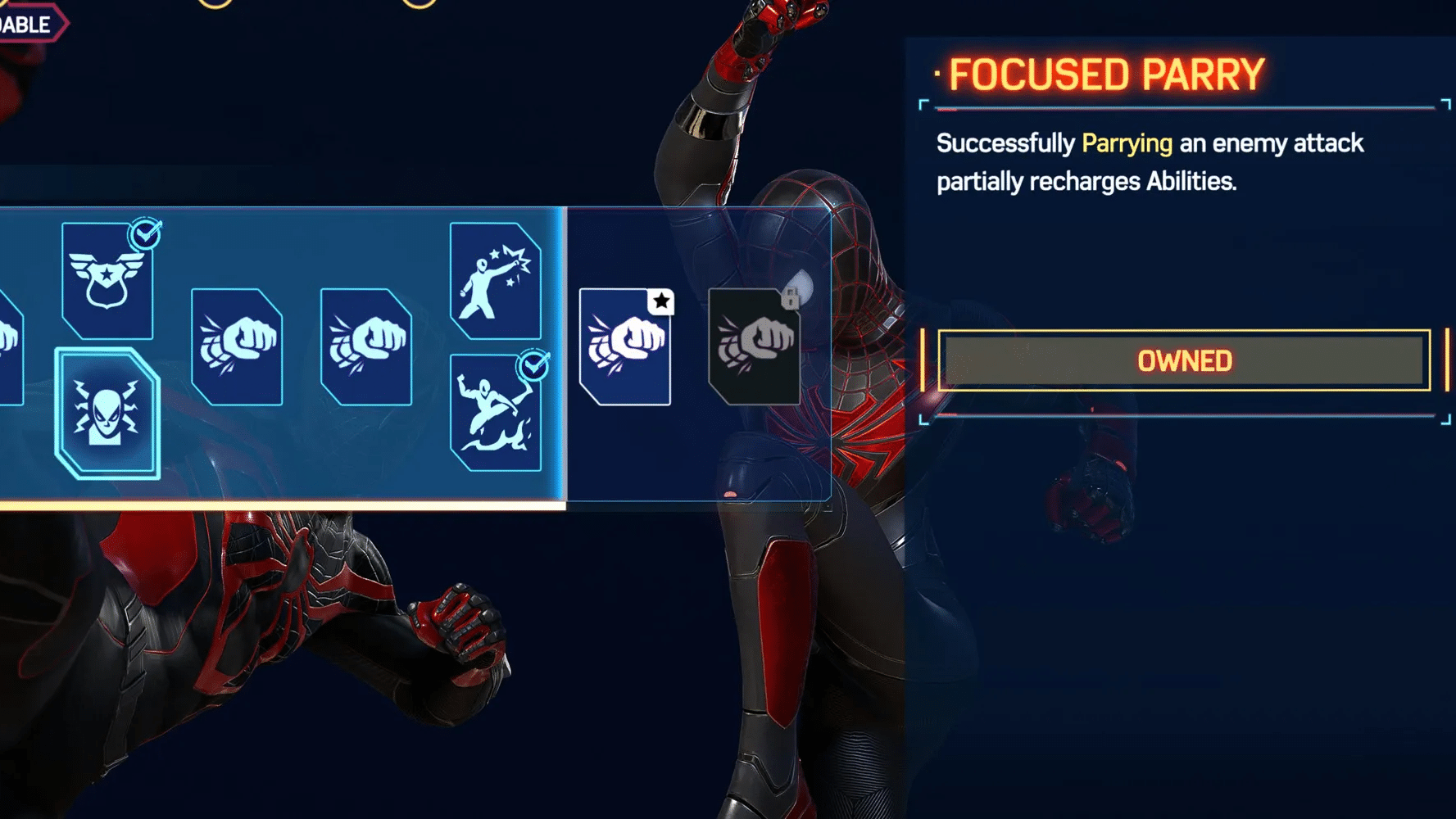Select the grayed-out locked fist skill
1456x819 pixels.
point(755,348)
